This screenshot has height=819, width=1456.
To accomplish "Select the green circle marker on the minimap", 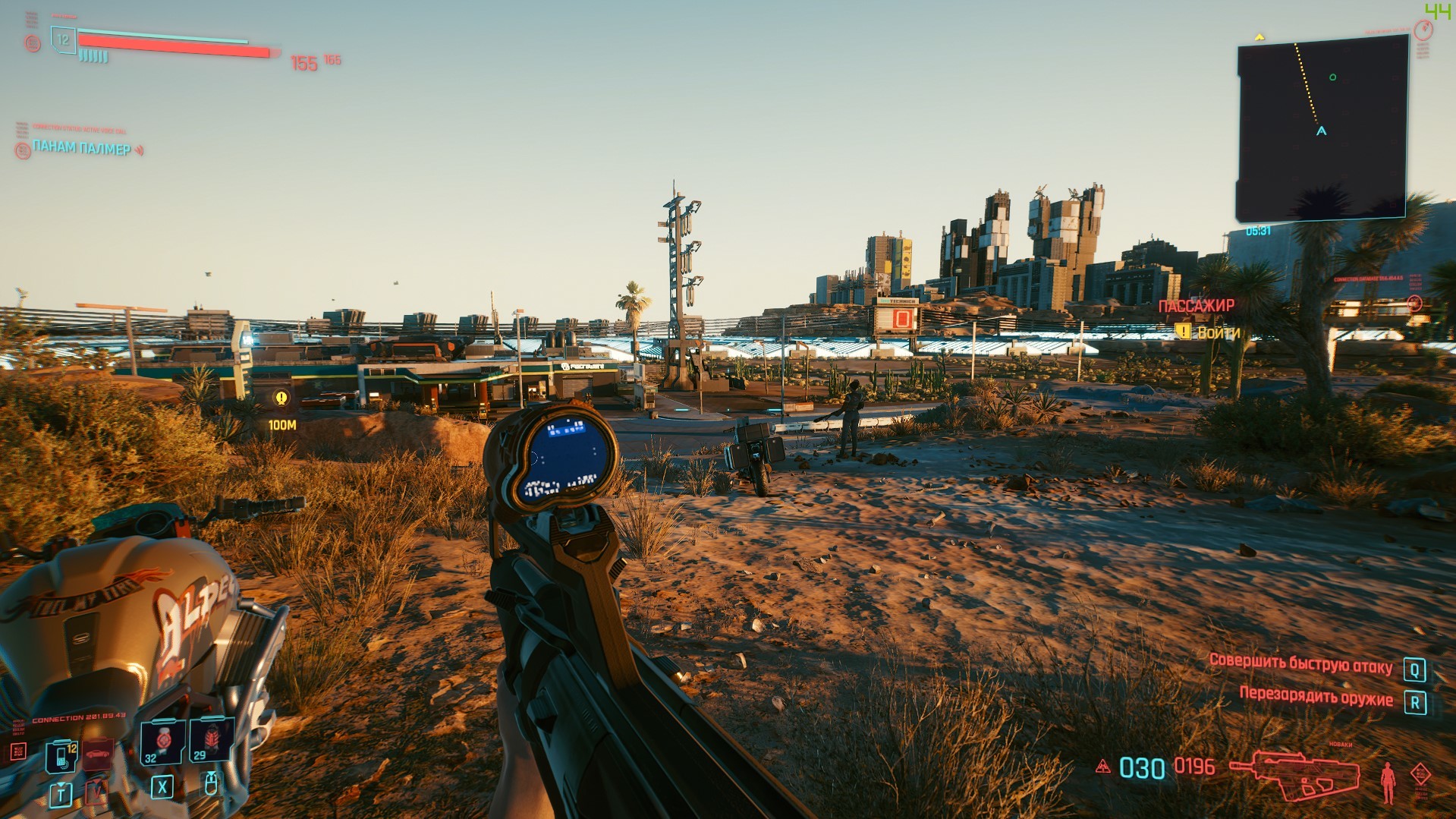I will click(1333, 77).
